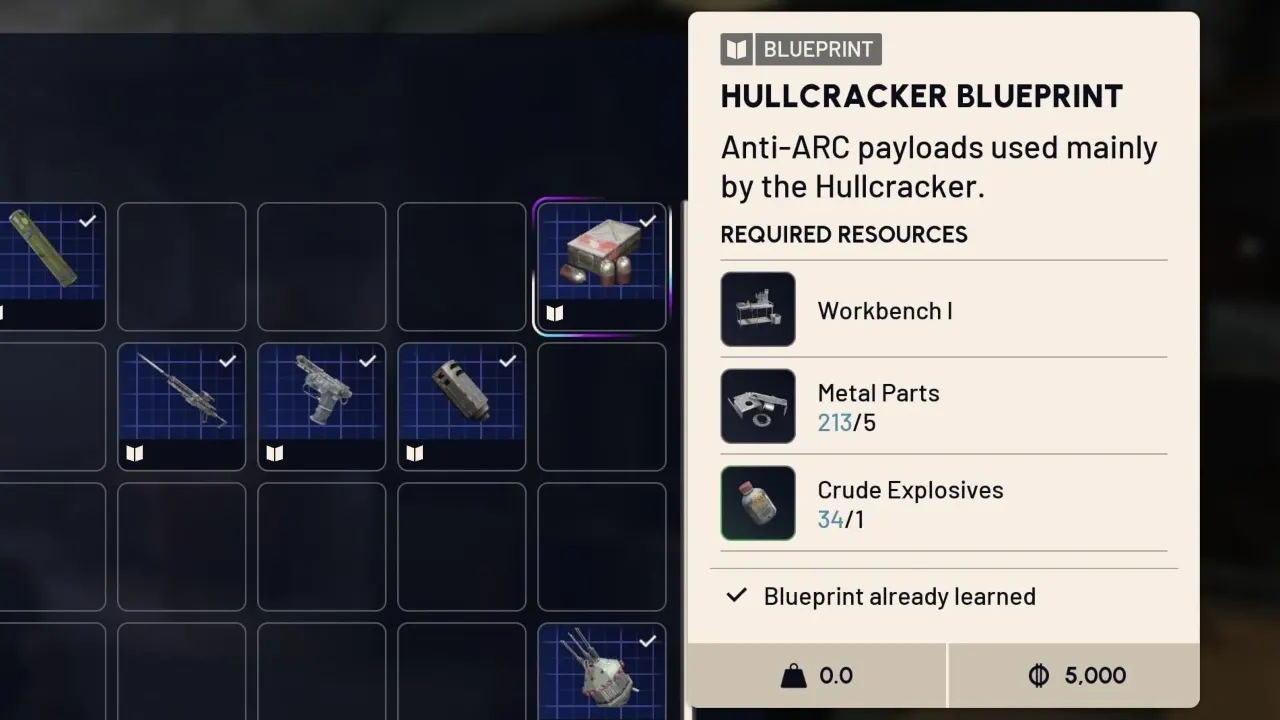Toggle the checkmark on the pistol tile
This screenshot has width=1280, height=720.
click(x=367, y=361)
